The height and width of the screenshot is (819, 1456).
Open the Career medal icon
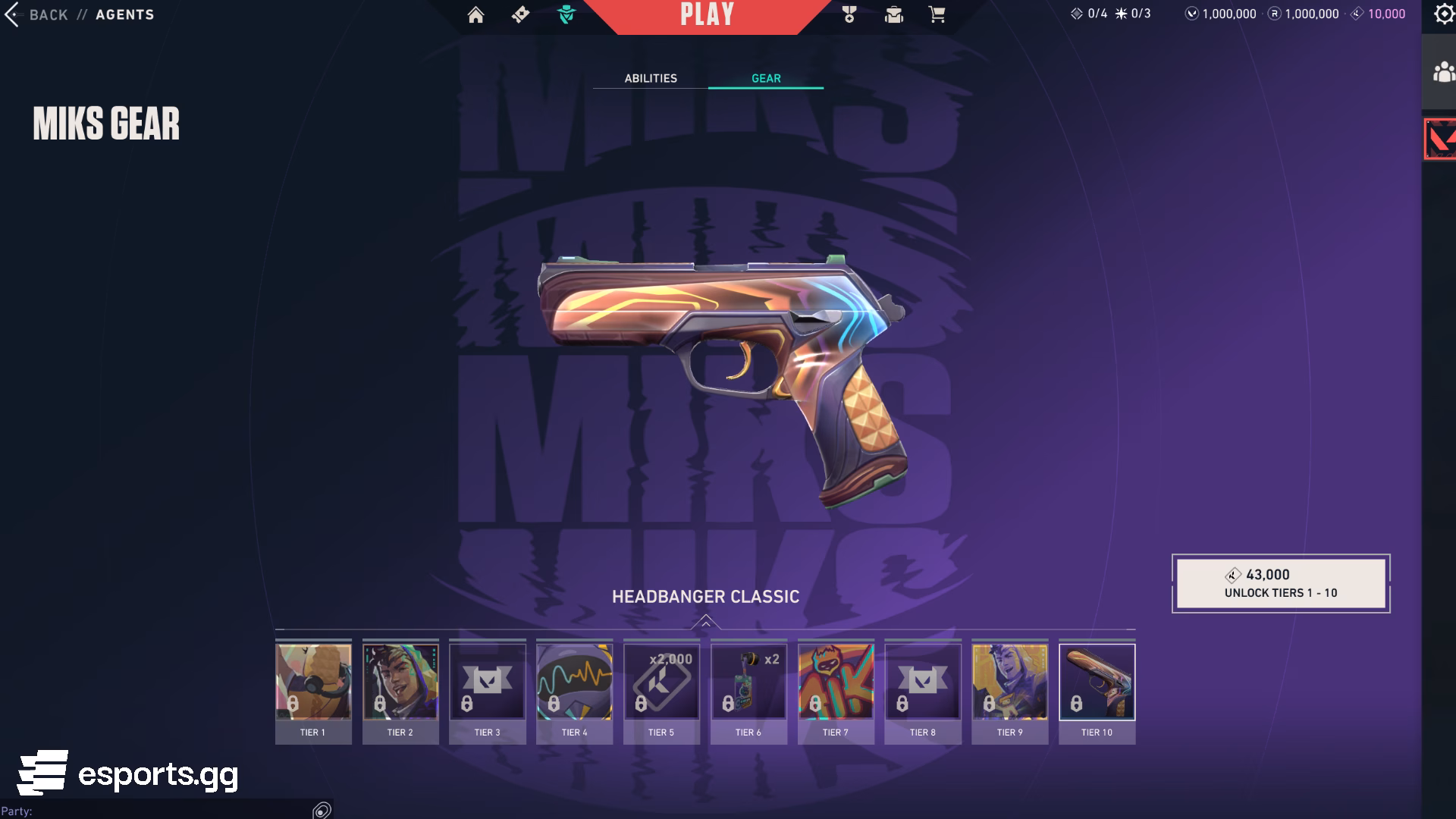(x=851, y=14)
